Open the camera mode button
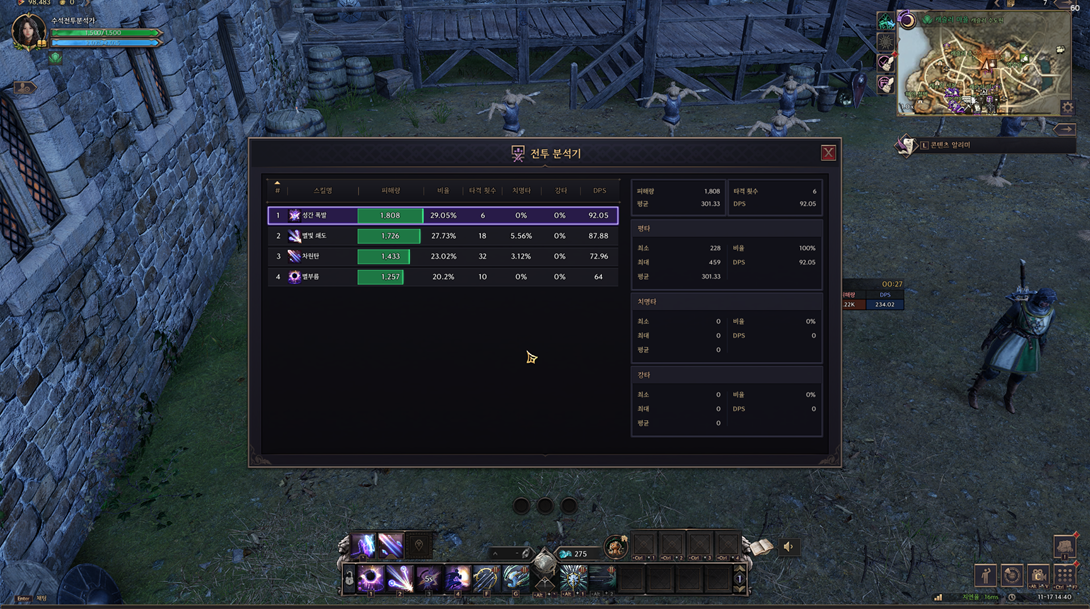The image size is (1090, 609). [x=1038, y=576]
